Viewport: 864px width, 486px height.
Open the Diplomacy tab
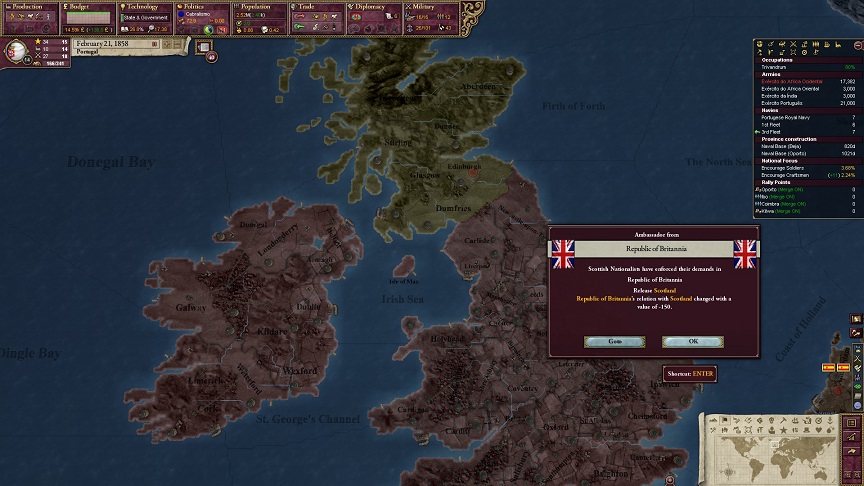pyautogui.click(x=376, y=6)
